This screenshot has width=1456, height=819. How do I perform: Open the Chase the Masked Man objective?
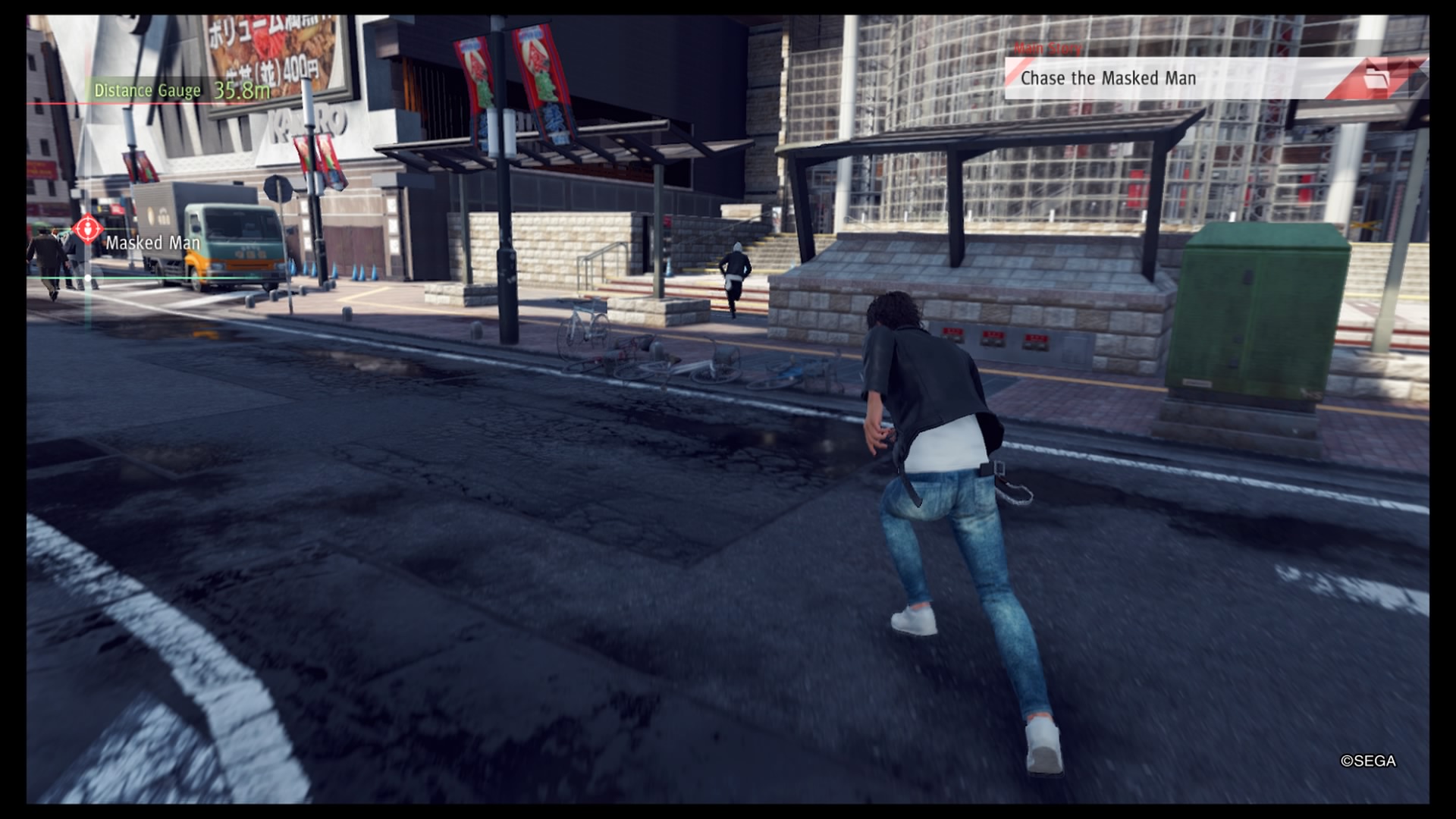[x=1107, y=78]
